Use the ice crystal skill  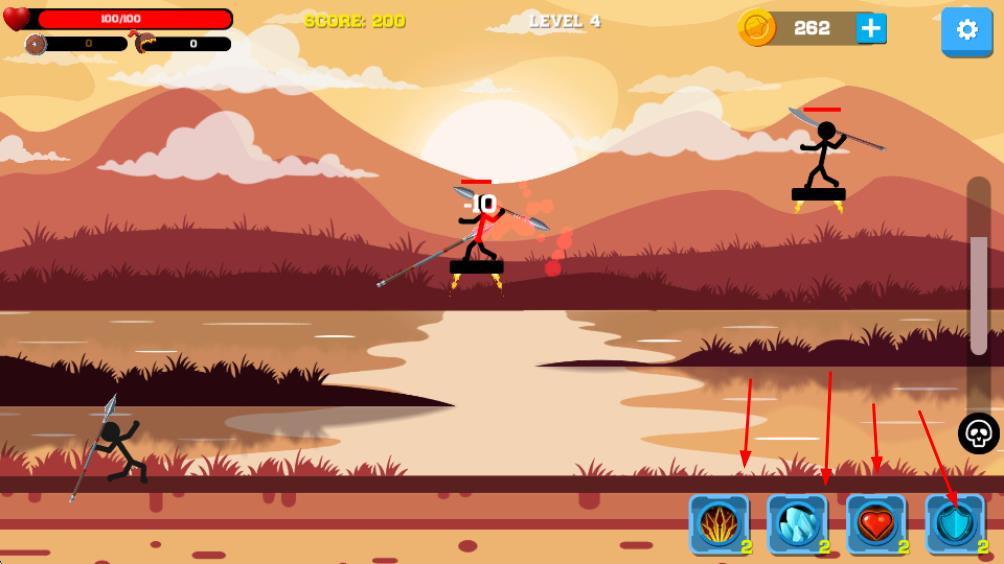797,524
